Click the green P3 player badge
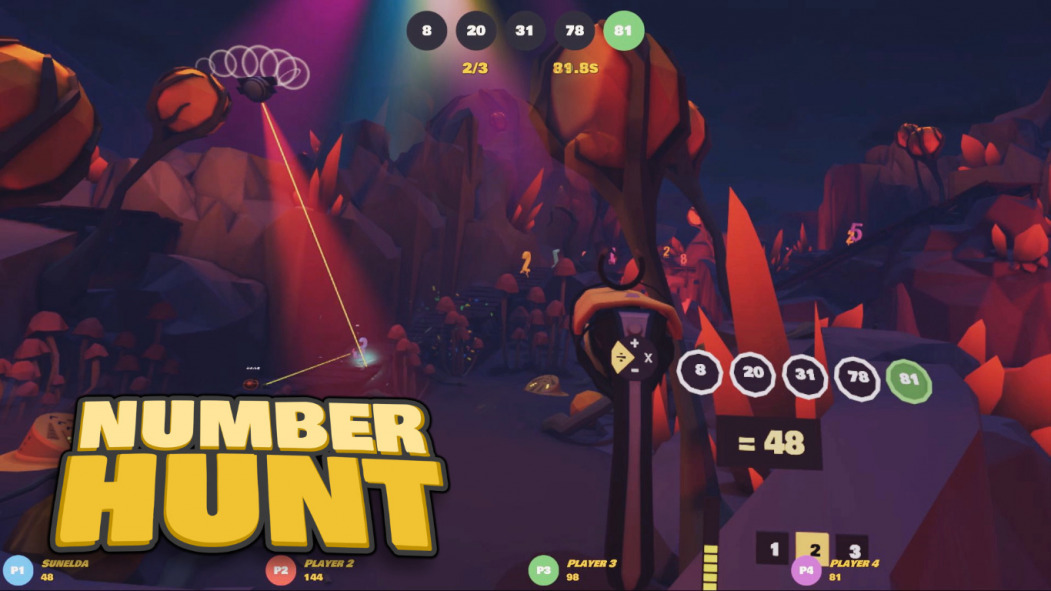The height and width of the screenshot is (591, 1051). 543,571
